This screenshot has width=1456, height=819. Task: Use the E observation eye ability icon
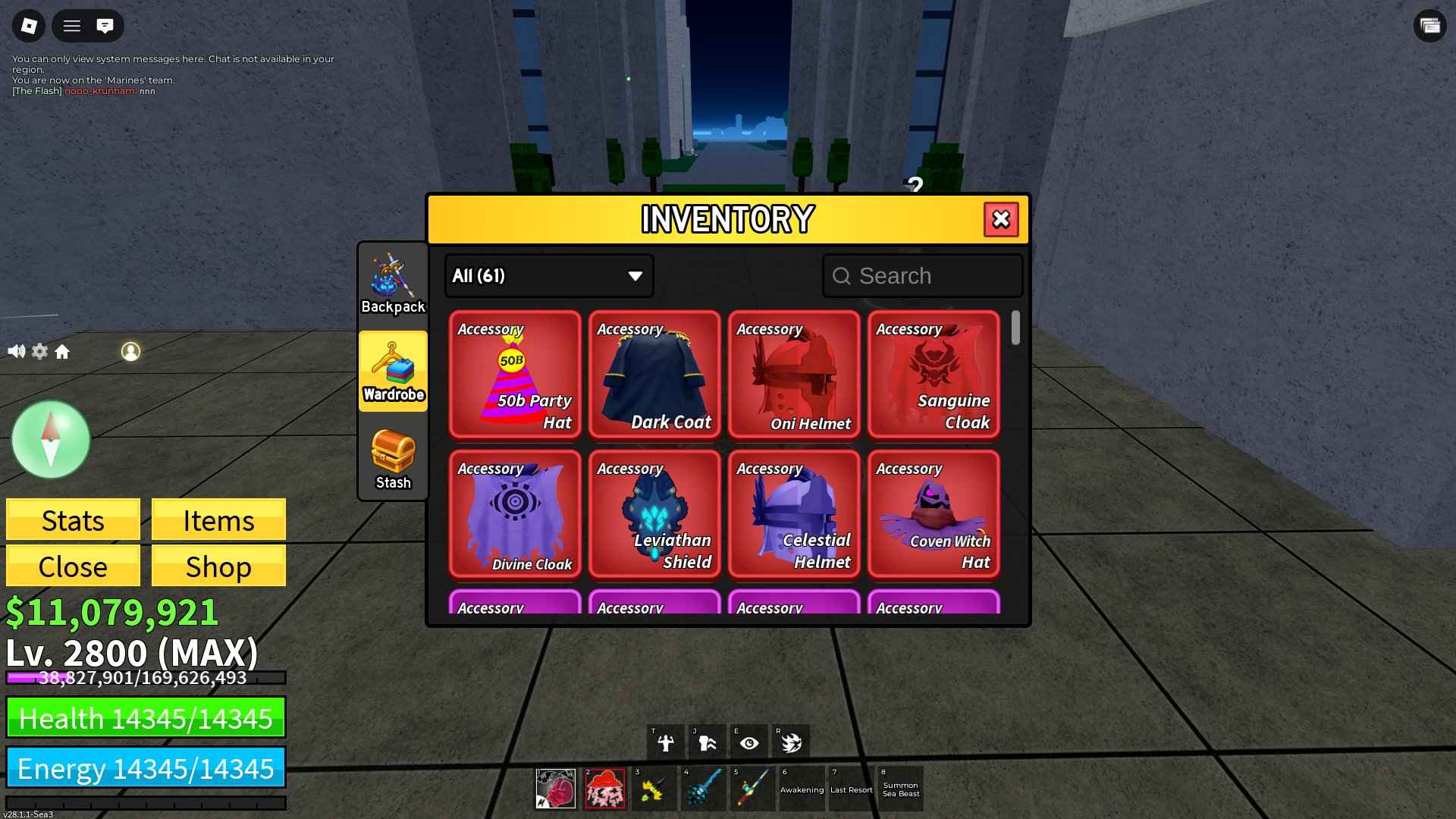(x=749, y=742)
